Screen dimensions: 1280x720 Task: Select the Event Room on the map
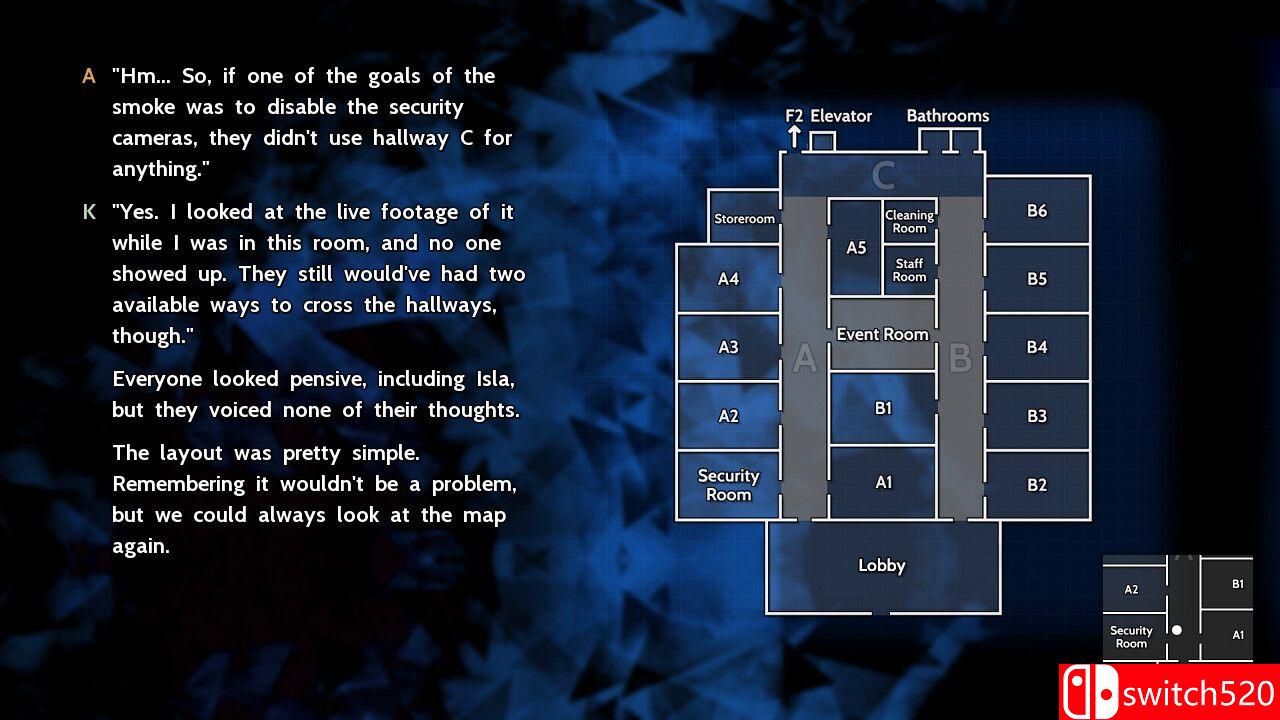click(x=883, y=334)
